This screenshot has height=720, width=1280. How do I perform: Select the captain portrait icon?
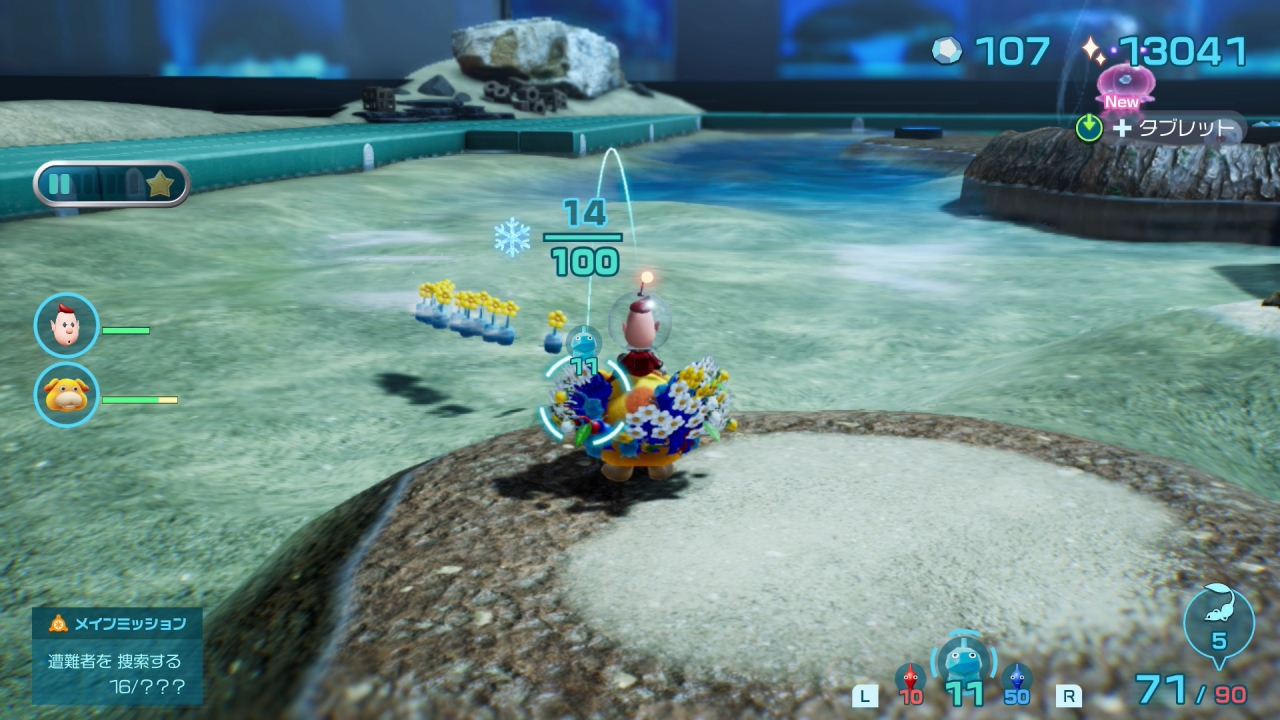pos(67,326)
